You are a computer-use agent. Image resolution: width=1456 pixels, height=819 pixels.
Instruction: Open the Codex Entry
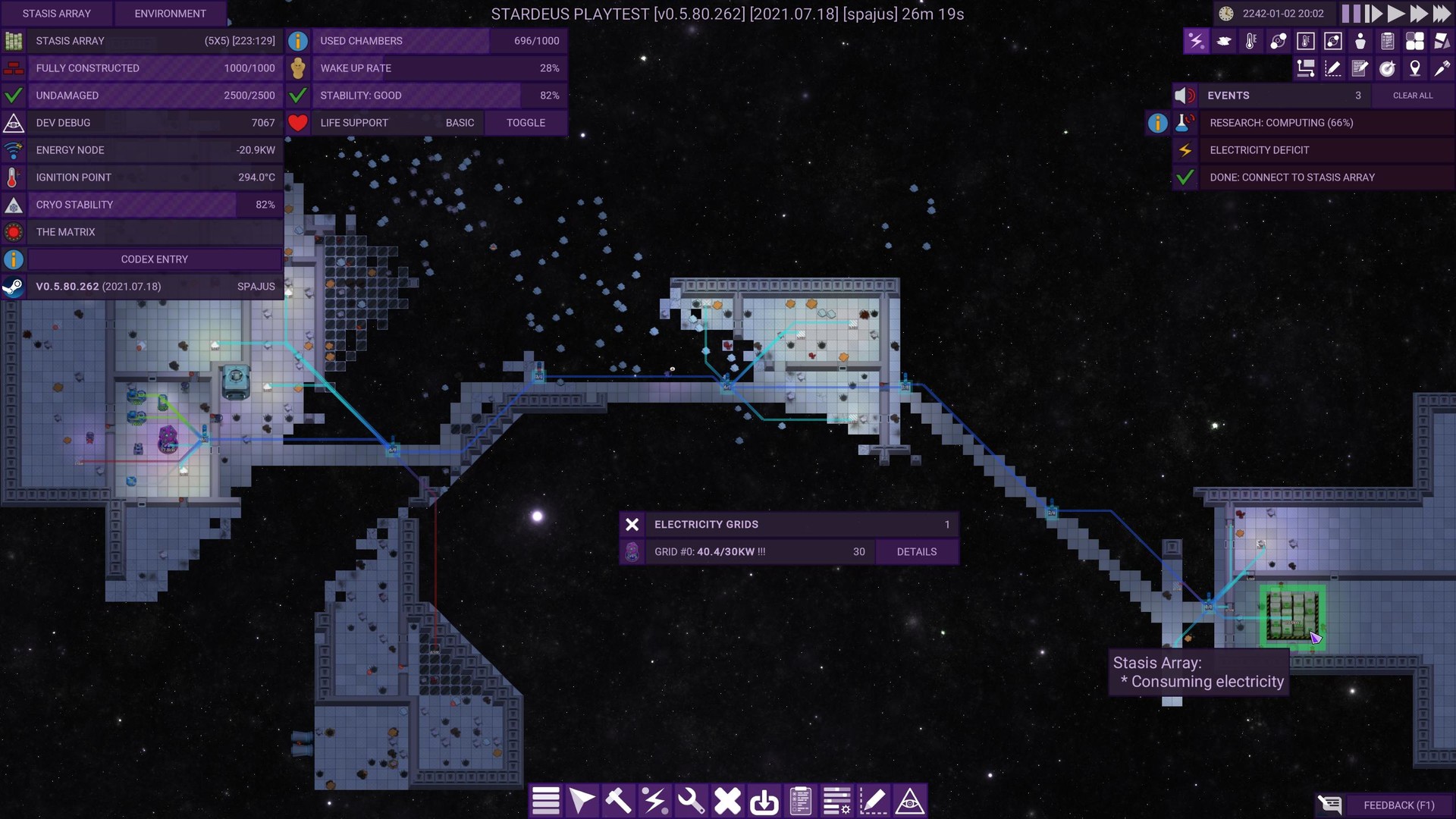[154, 259]
